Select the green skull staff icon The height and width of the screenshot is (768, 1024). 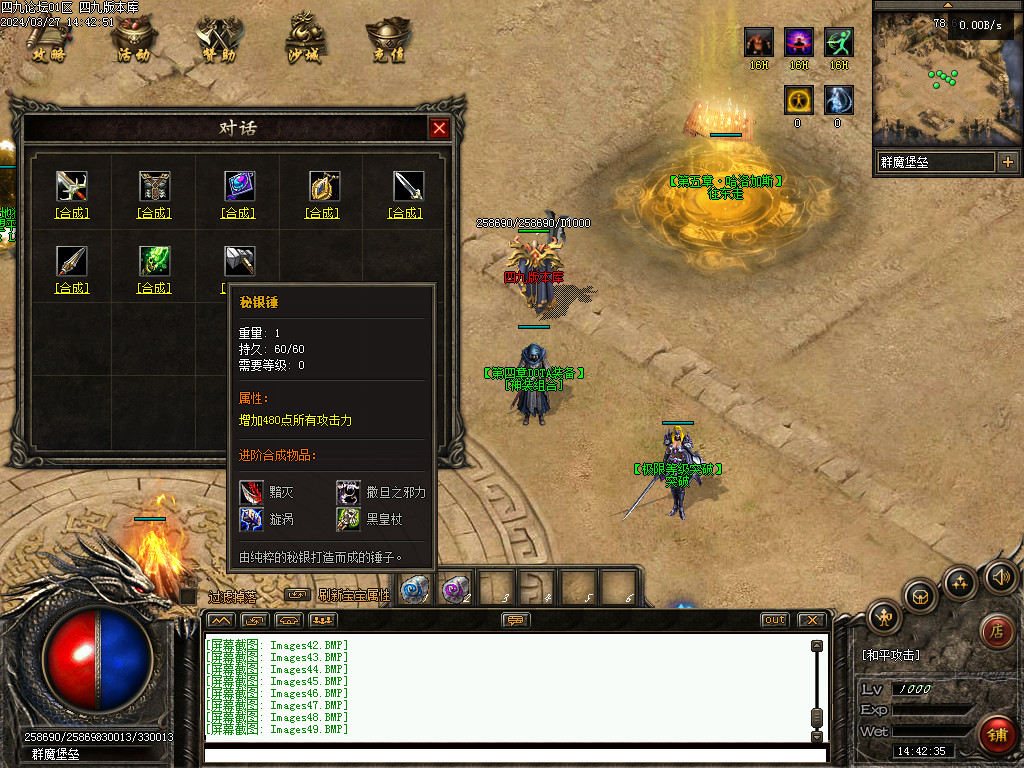(x=154, y=261)
